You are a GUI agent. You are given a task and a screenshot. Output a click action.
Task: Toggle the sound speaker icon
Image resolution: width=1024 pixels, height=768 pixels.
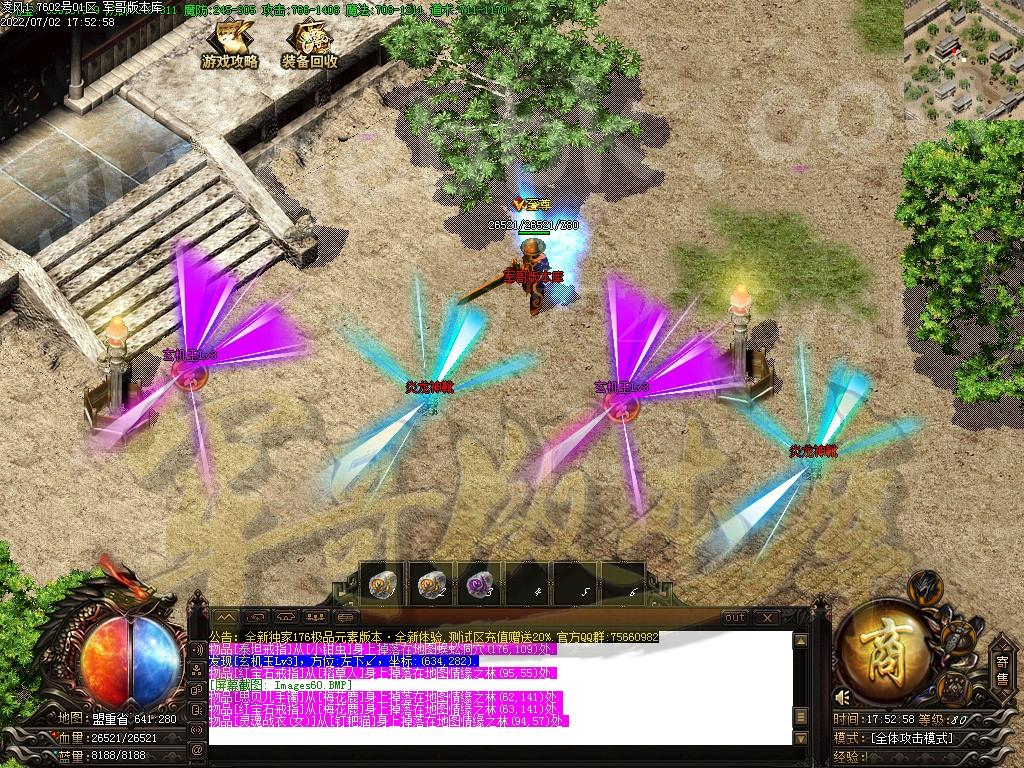(842, 697)
